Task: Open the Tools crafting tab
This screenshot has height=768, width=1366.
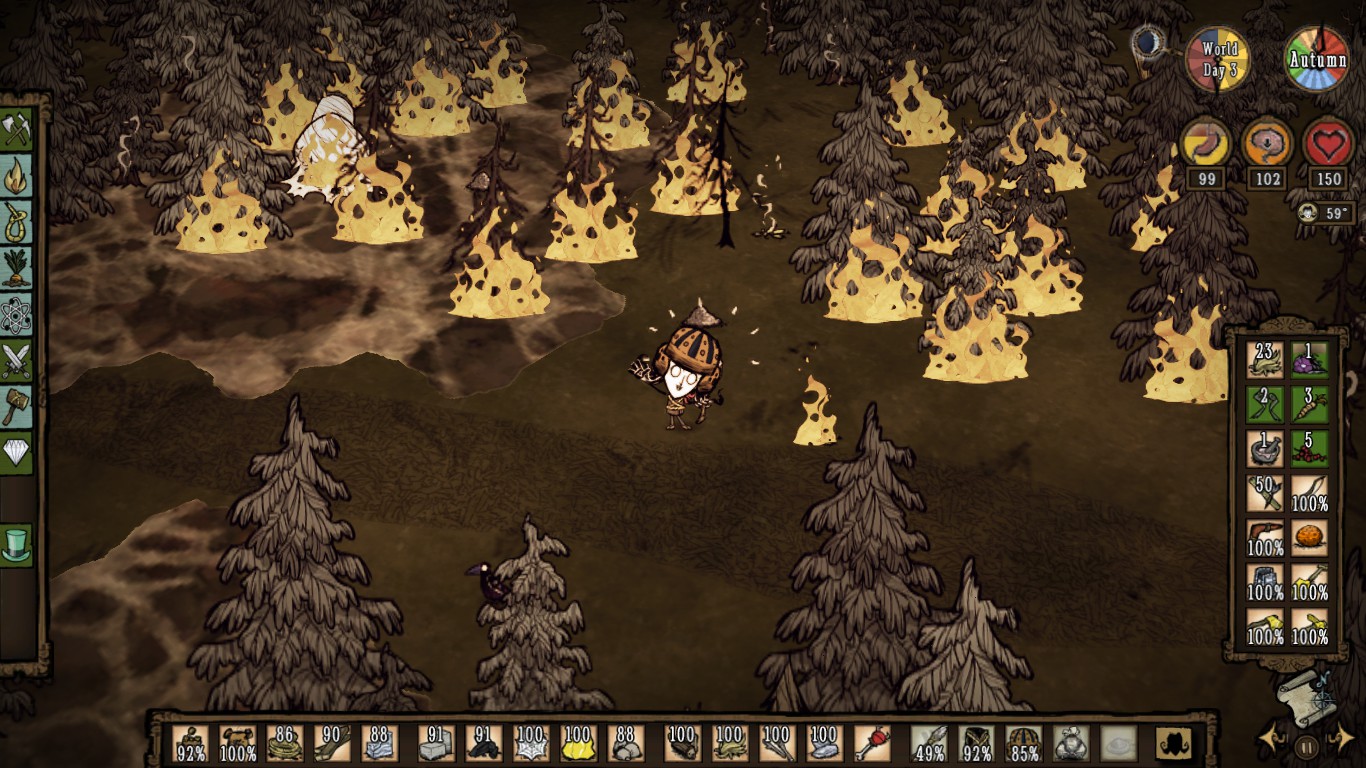Action: (x=17, y=128)
